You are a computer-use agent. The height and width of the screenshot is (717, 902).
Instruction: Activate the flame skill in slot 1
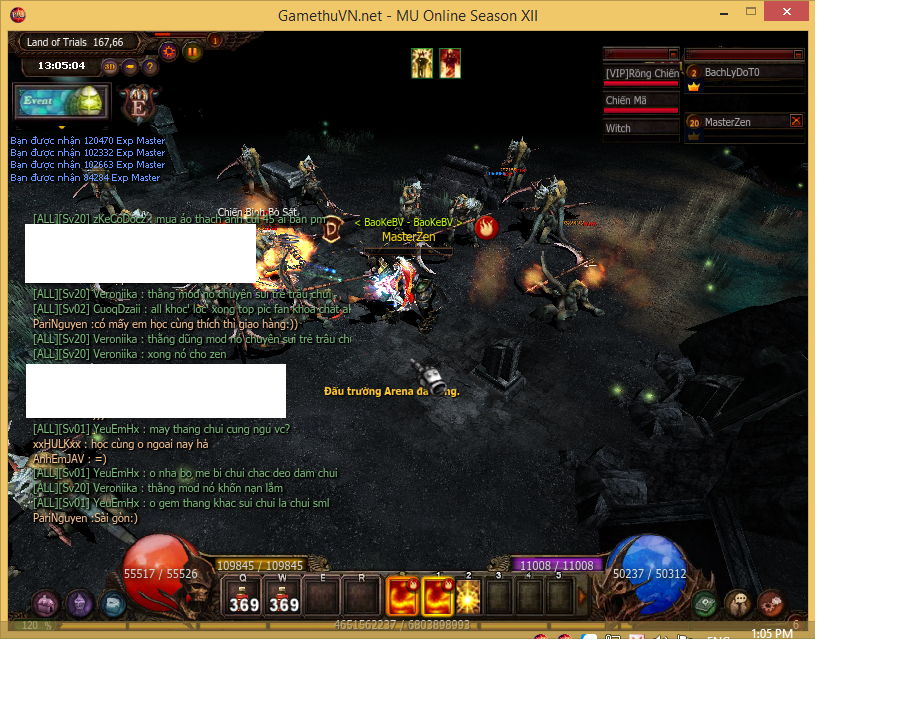click(438, 597)
